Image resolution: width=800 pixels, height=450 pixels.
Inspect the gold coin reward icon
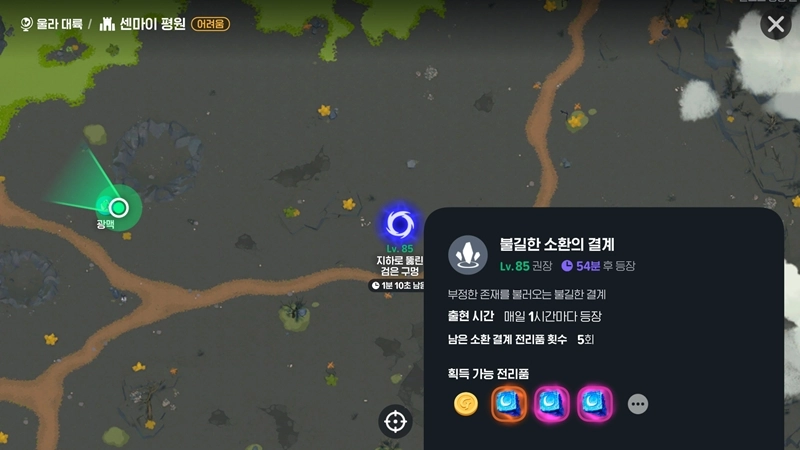(466, 404)
